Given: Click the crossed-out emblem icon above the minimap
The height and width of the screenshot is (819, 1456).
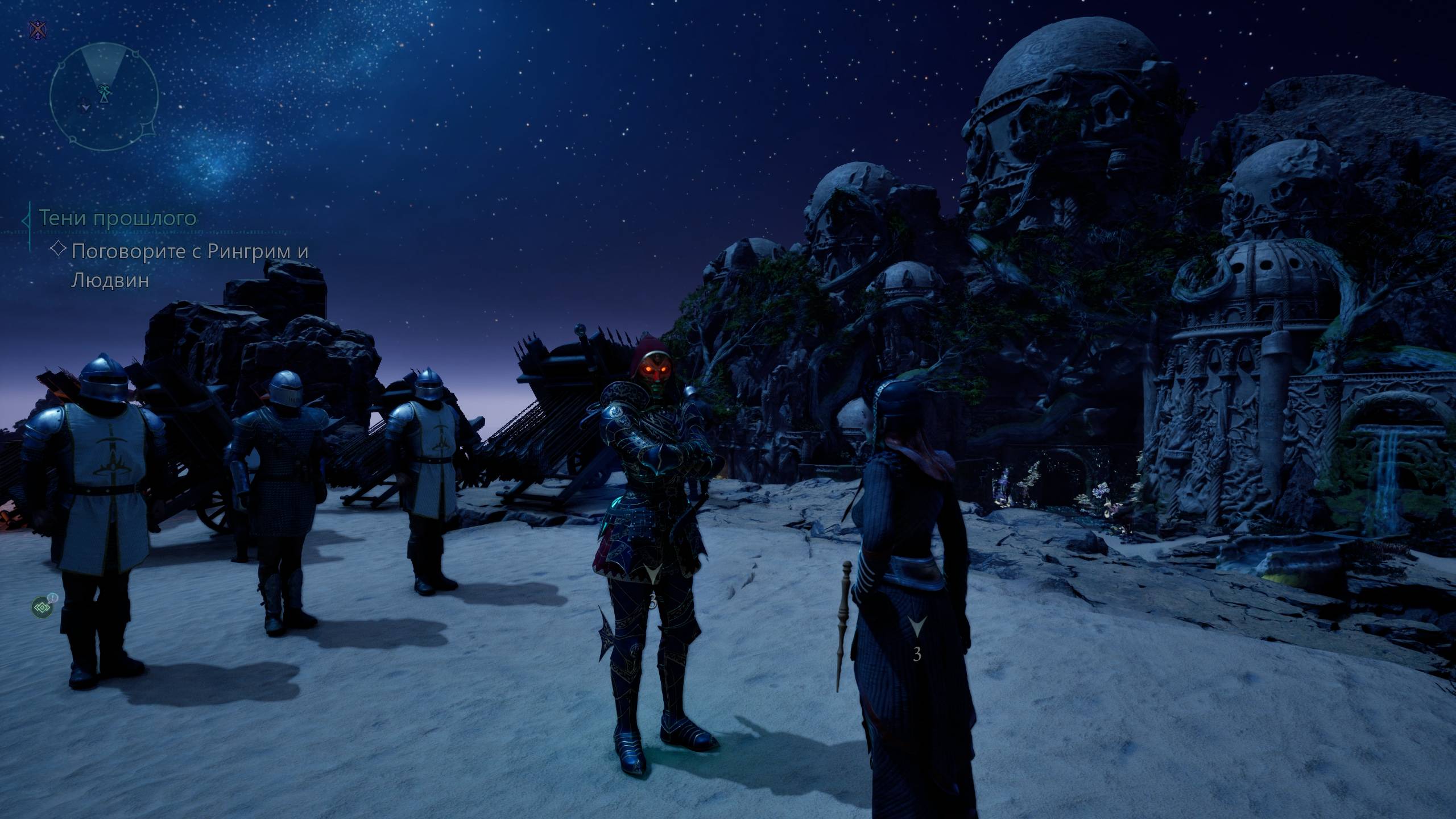Looking at the screenshot, I should point(38,30).
